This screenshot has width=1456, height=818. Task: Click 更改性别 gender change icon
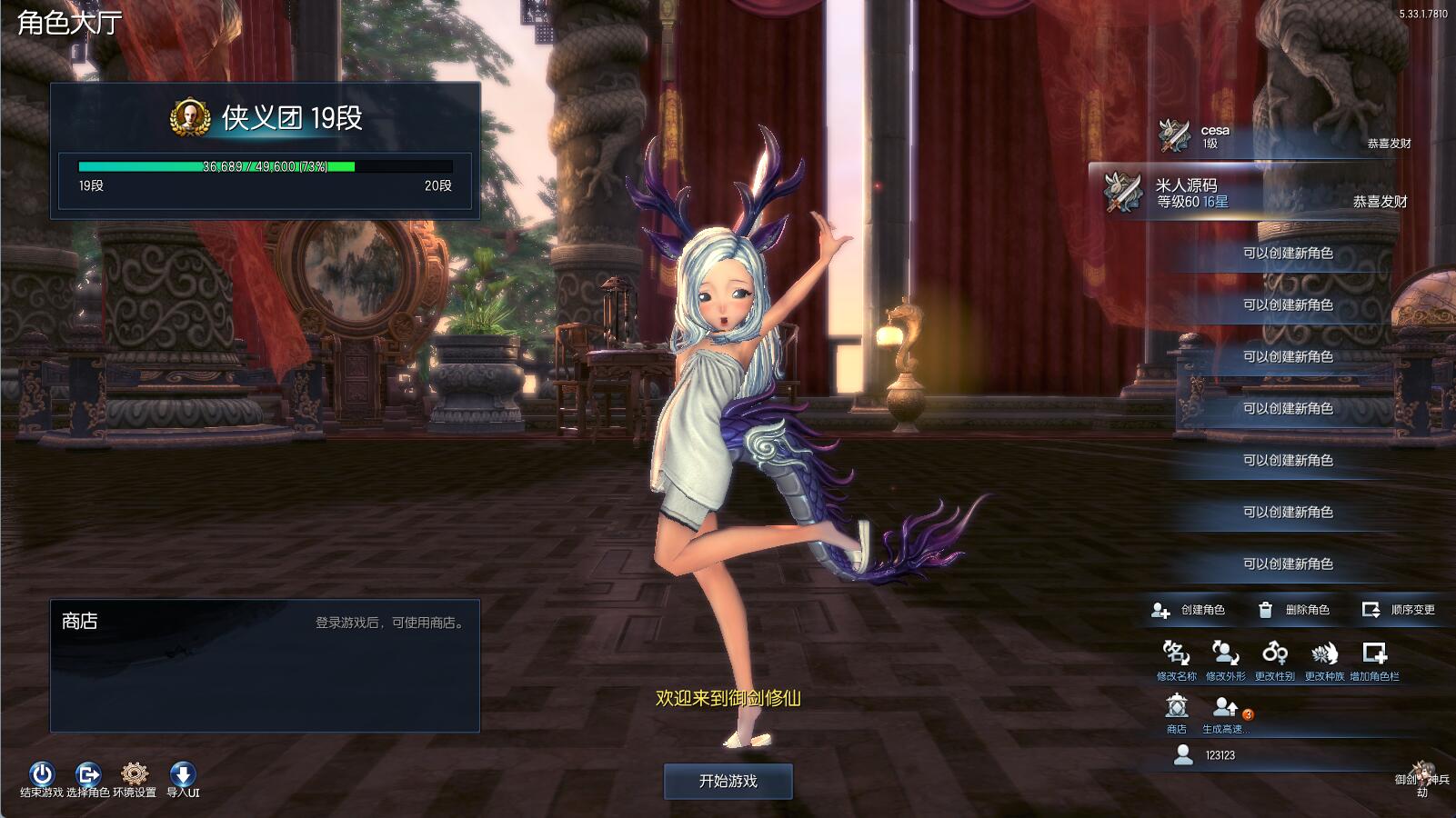click(x=1274, y=653)
